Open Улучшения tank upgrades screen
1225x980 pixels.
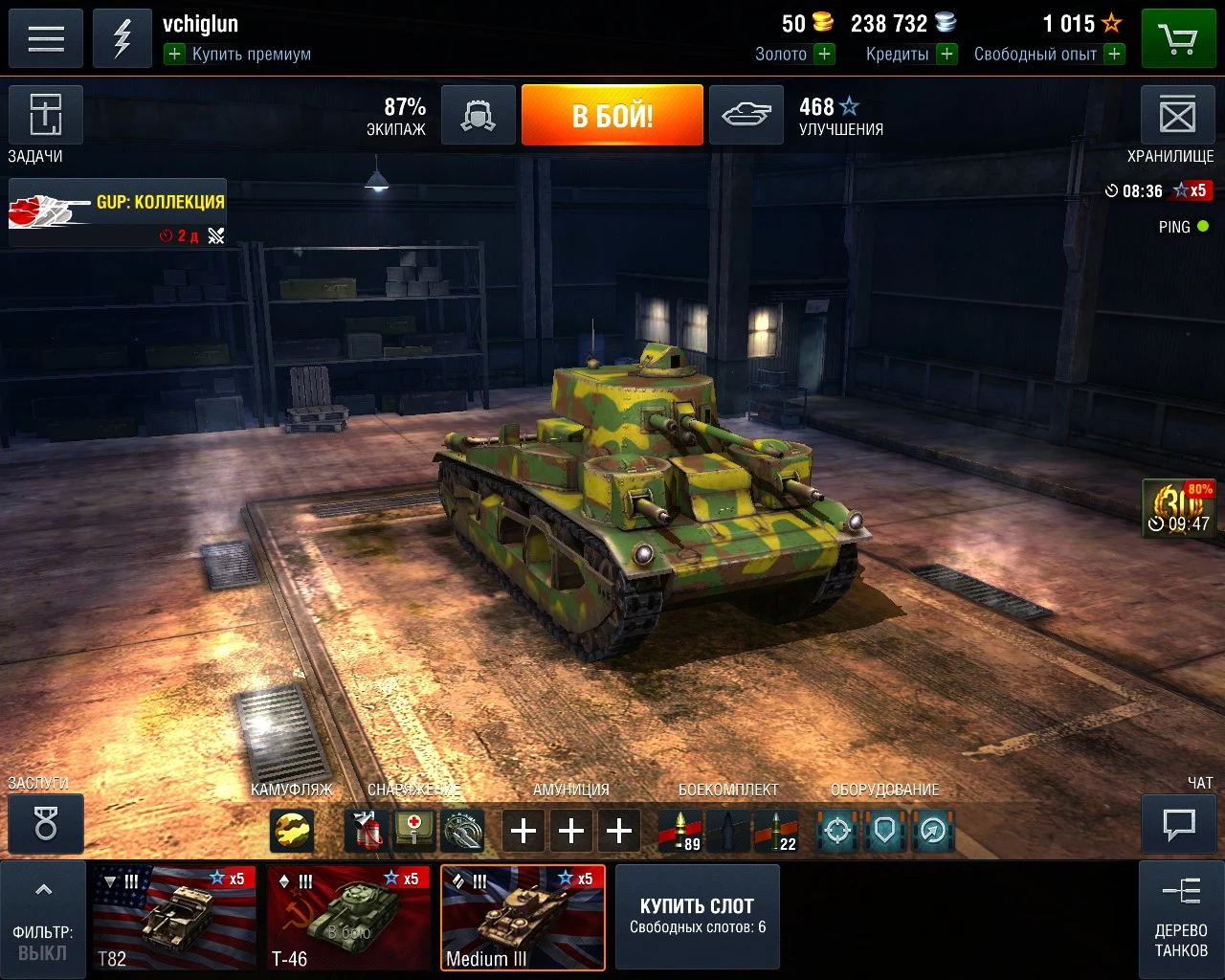coord(746,115)
